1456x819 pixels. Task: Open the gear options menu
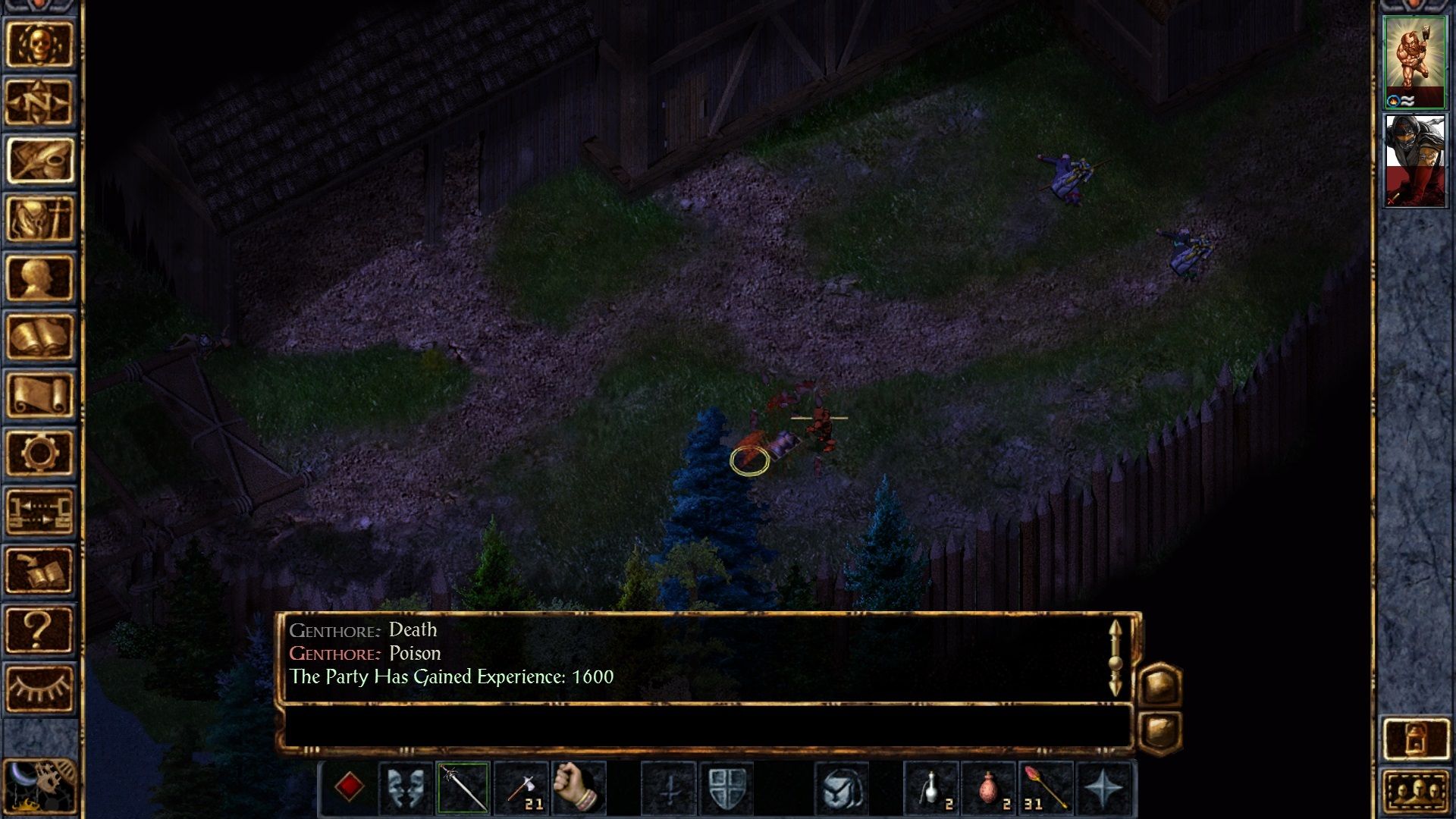39,453
